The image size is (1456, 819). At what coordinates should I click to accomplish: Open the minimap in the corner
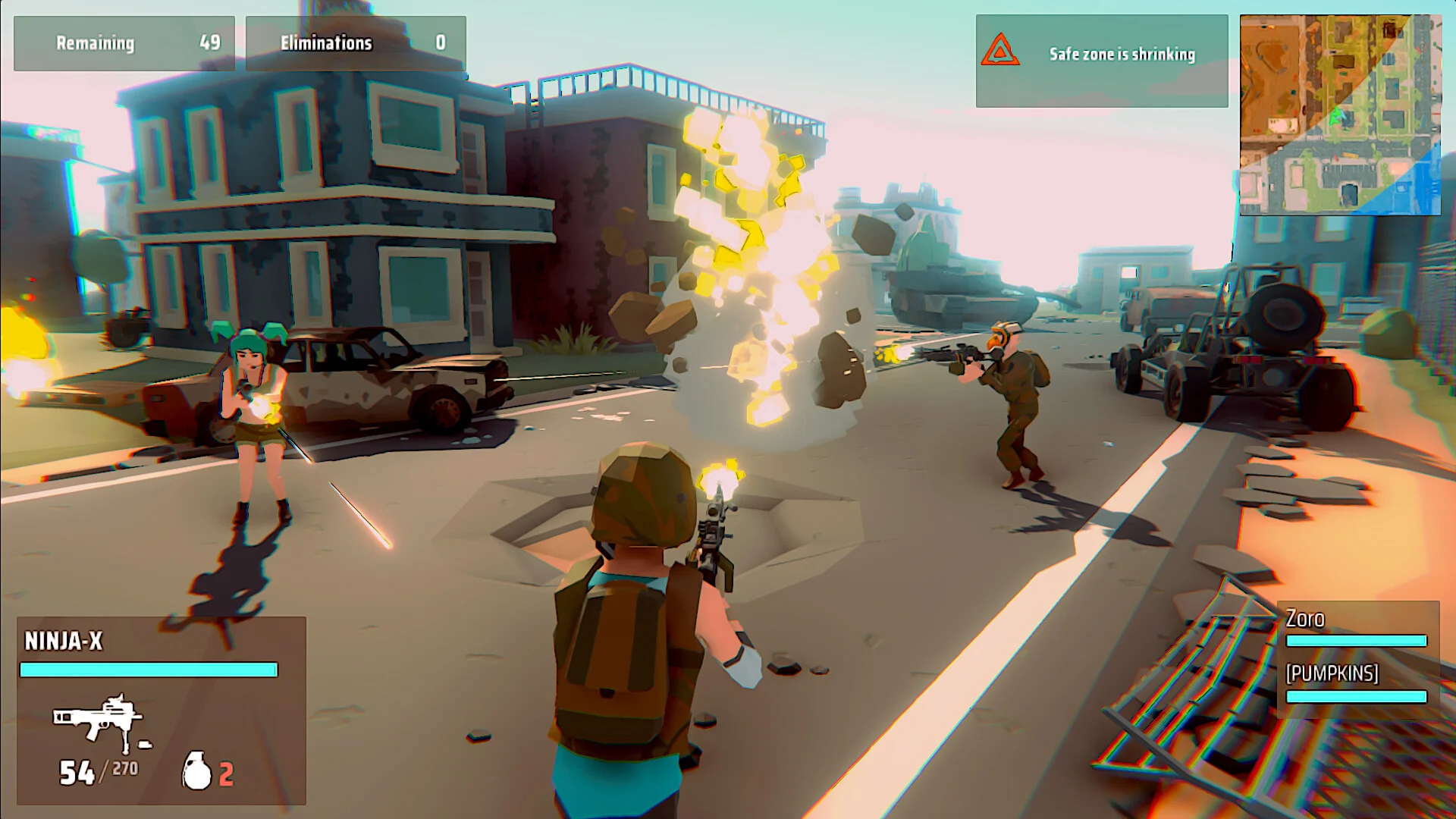[1340, 115]
